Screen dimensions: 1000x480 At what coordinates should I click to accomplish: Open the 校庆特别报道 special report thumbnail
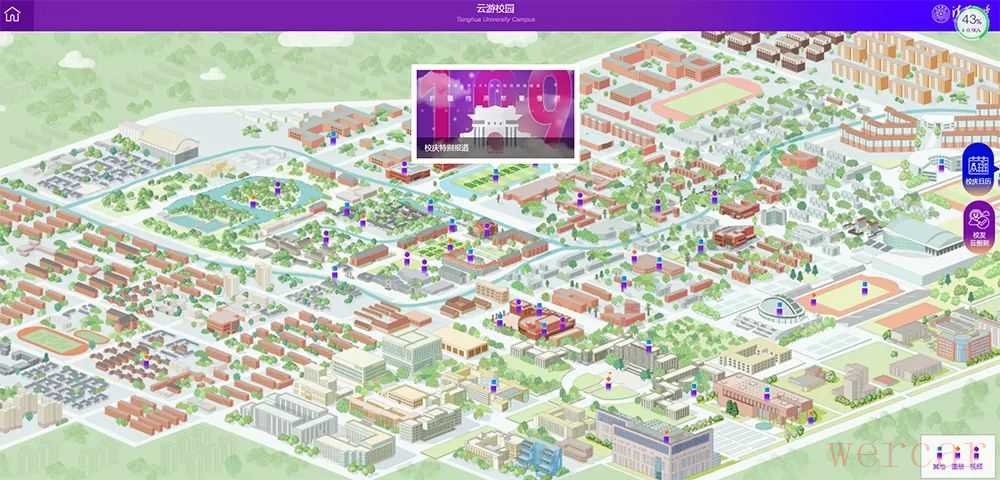[x=494, y=113]
